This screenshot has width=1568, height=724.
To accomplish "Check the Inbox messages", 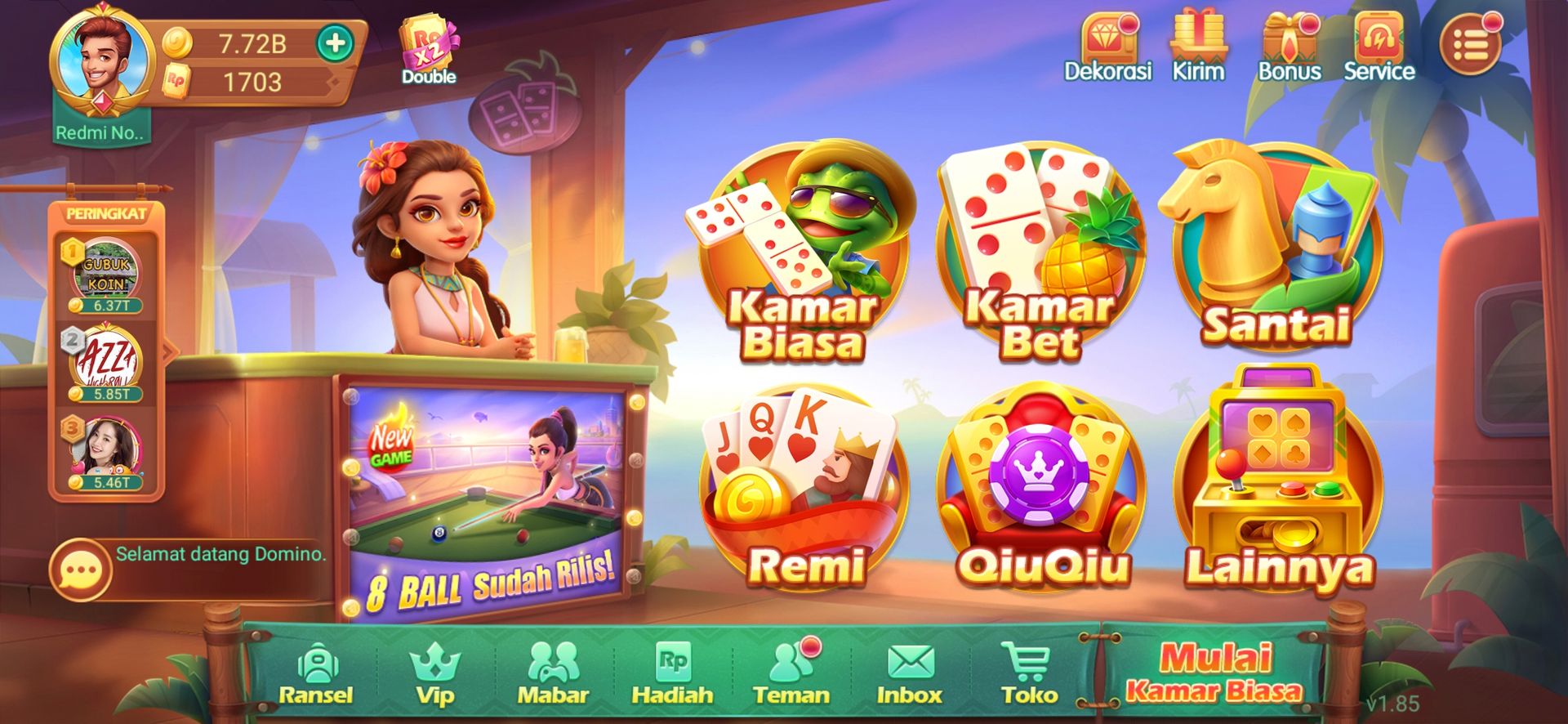I will [x=909, y=674].
